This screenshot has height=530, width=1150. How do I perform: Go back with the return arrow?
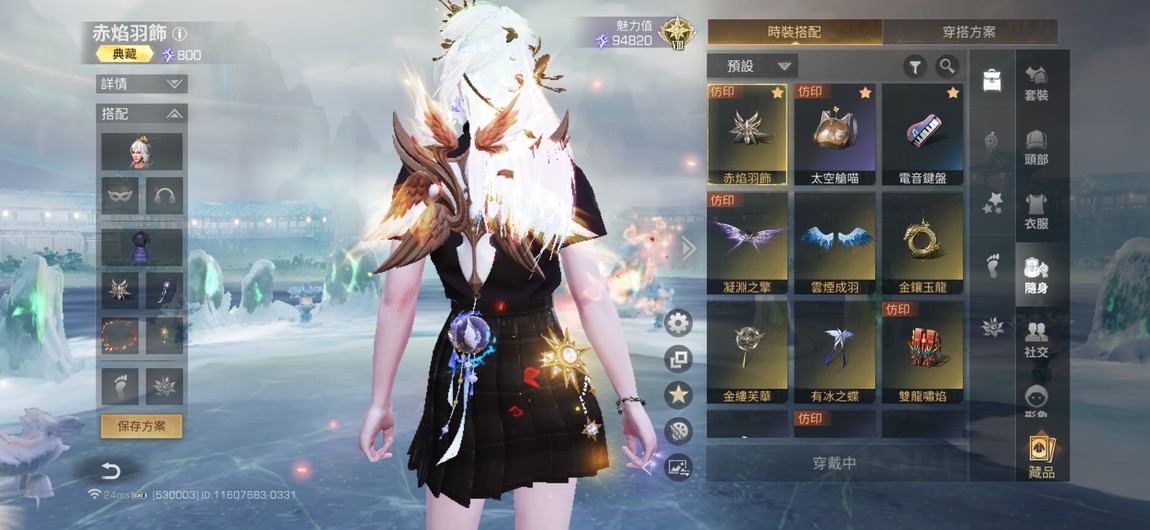[110, 471]
